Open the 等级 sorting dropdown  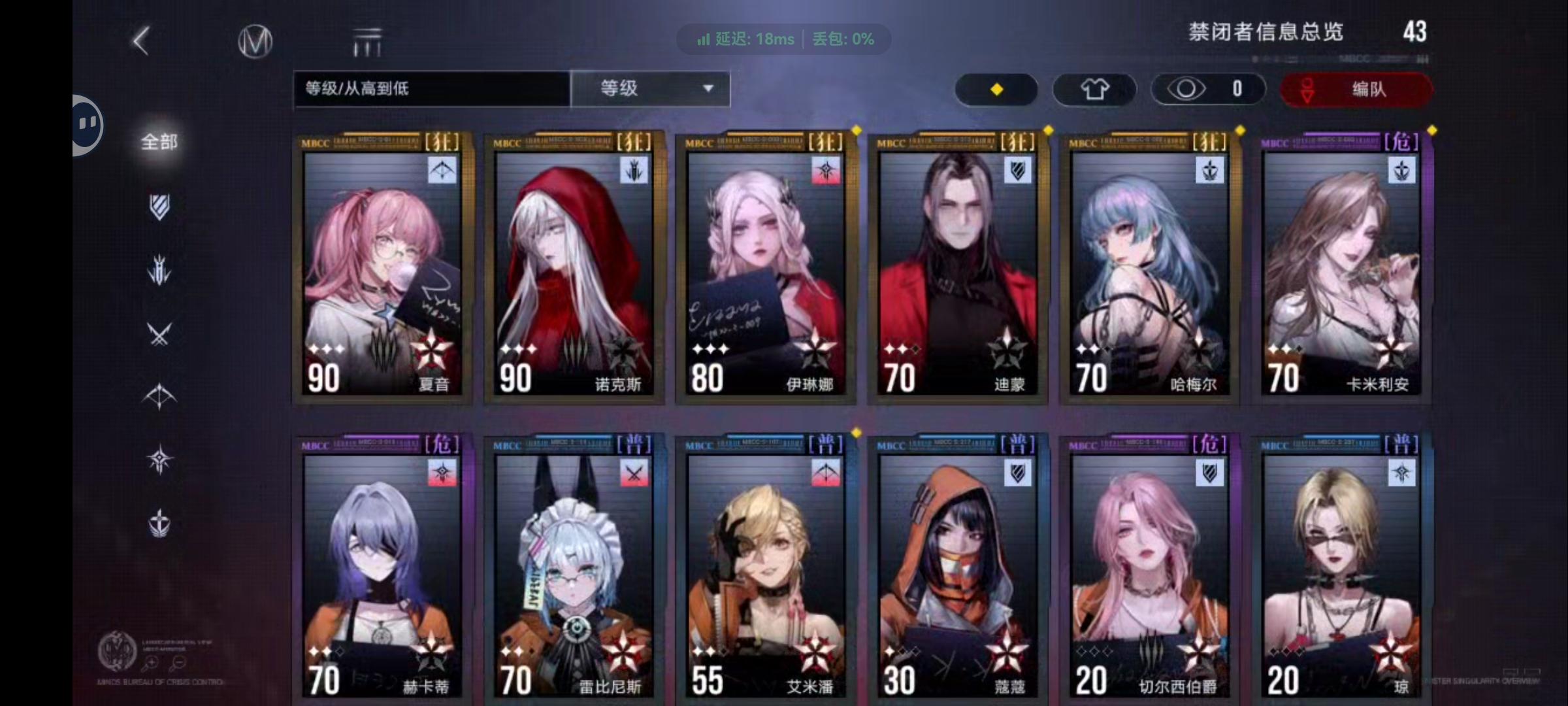[649, 89]
